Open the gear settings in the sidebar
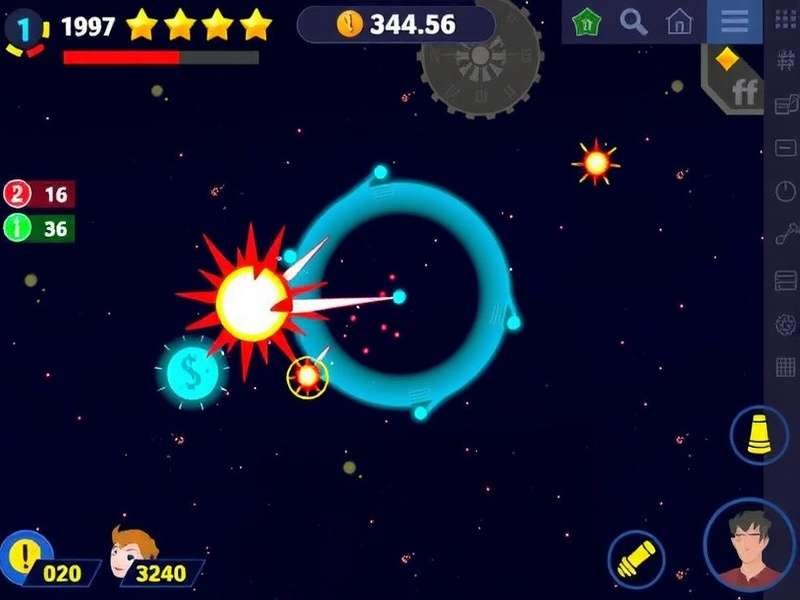This screenshot has width=800, height=600. tap(785, 323)
